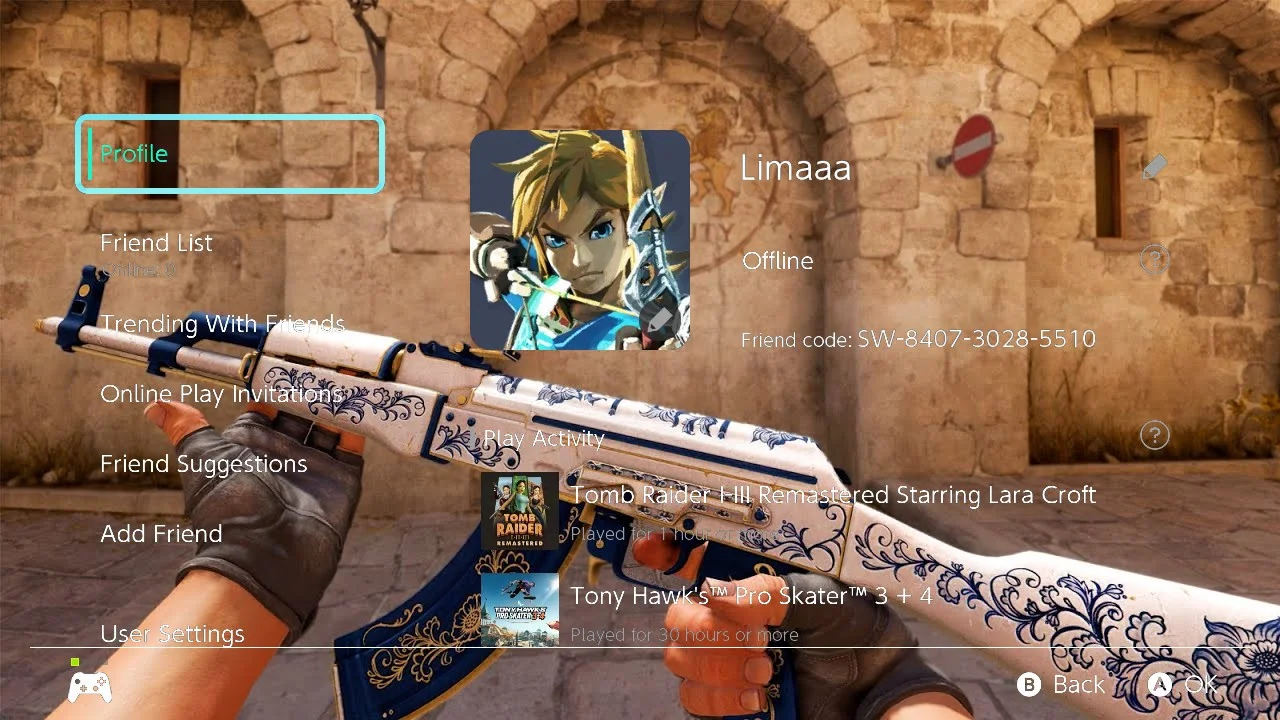Open the Friend List
Image resolution: width=1280 pixels, height=720 pixels.
click(157, 243)
